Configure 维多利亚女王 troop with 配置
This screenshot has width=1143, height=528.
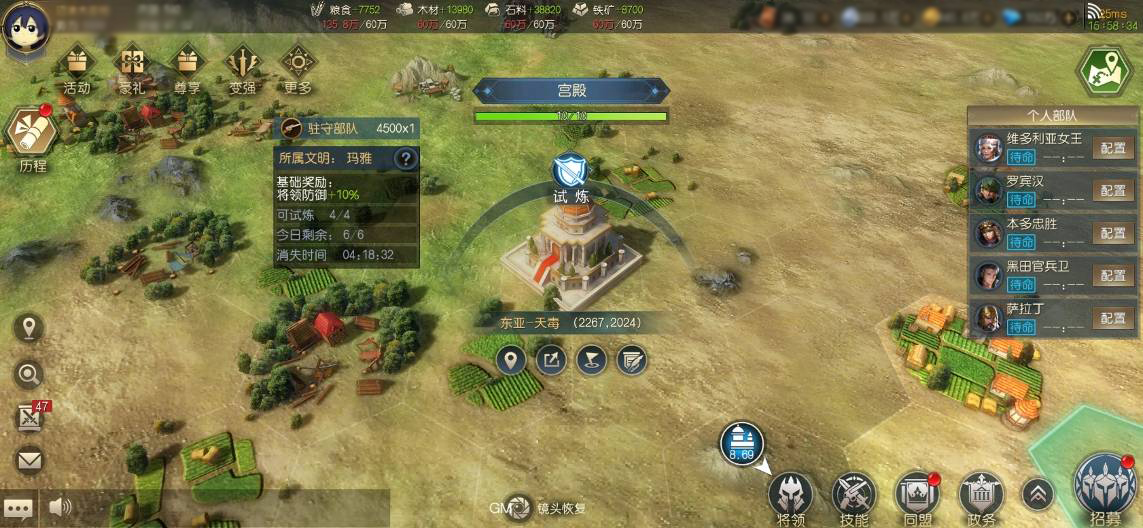(1112, 149)
